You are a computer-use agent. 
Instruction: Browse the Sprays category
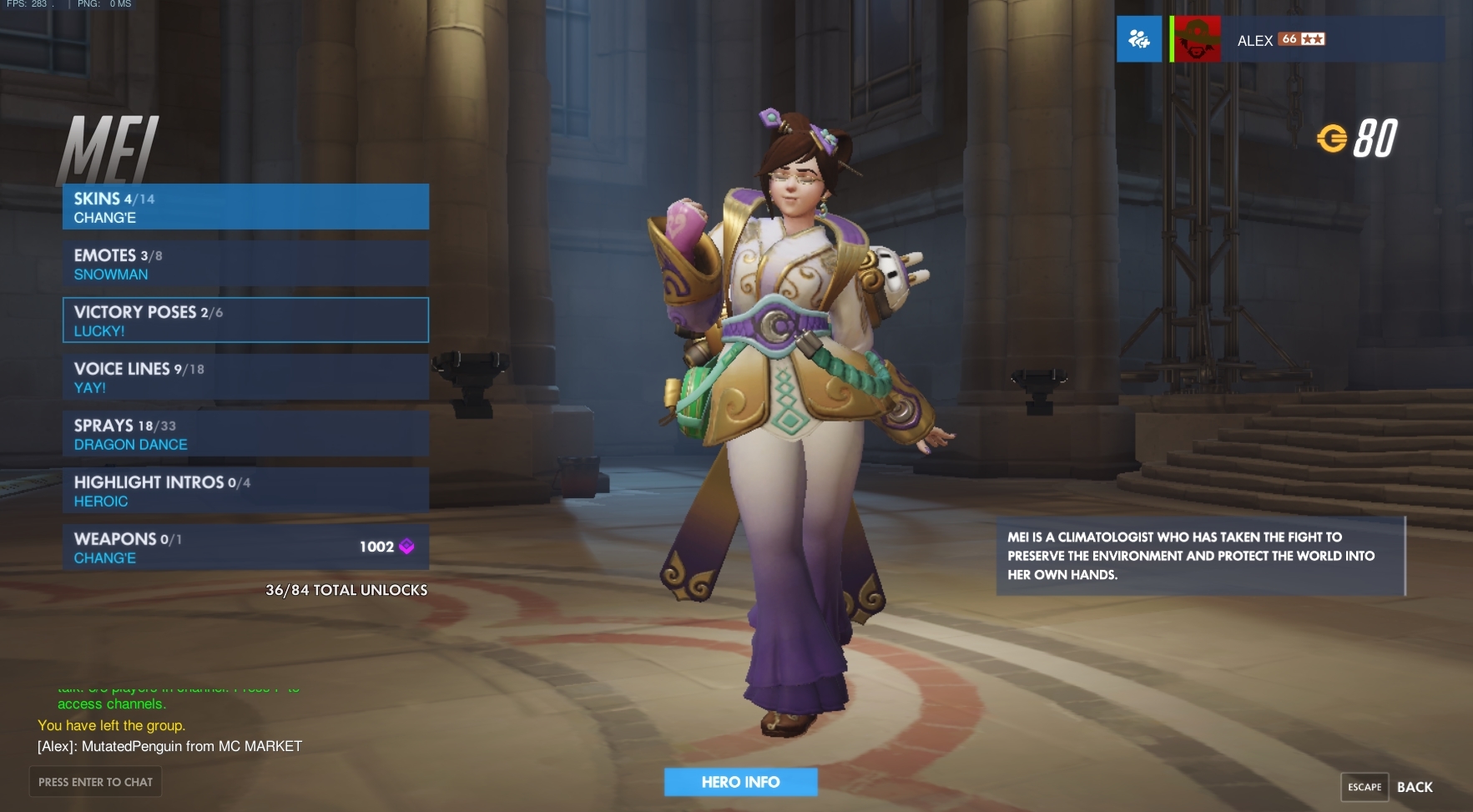coord(245,434)
